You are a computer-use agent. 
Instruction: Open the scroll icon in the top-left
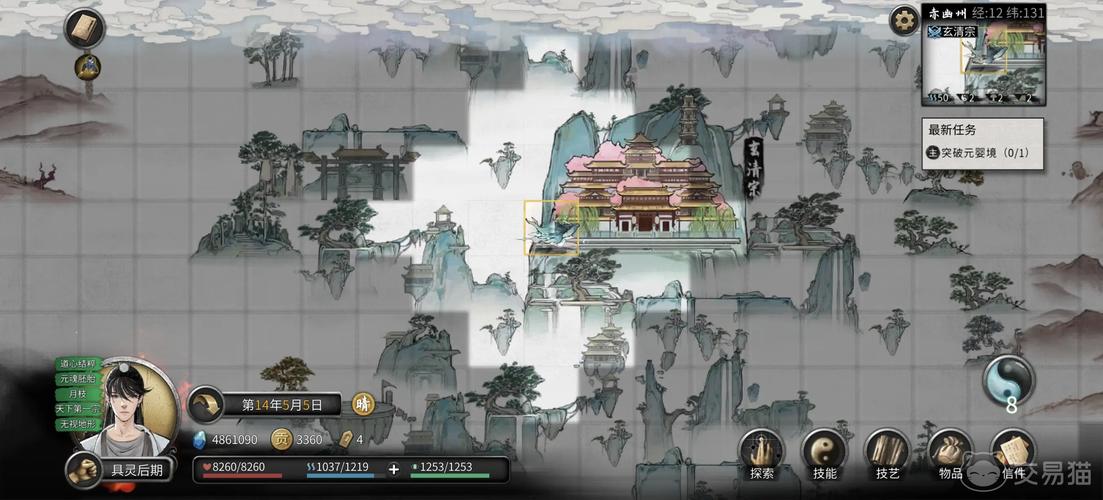[x=84, y=28]
